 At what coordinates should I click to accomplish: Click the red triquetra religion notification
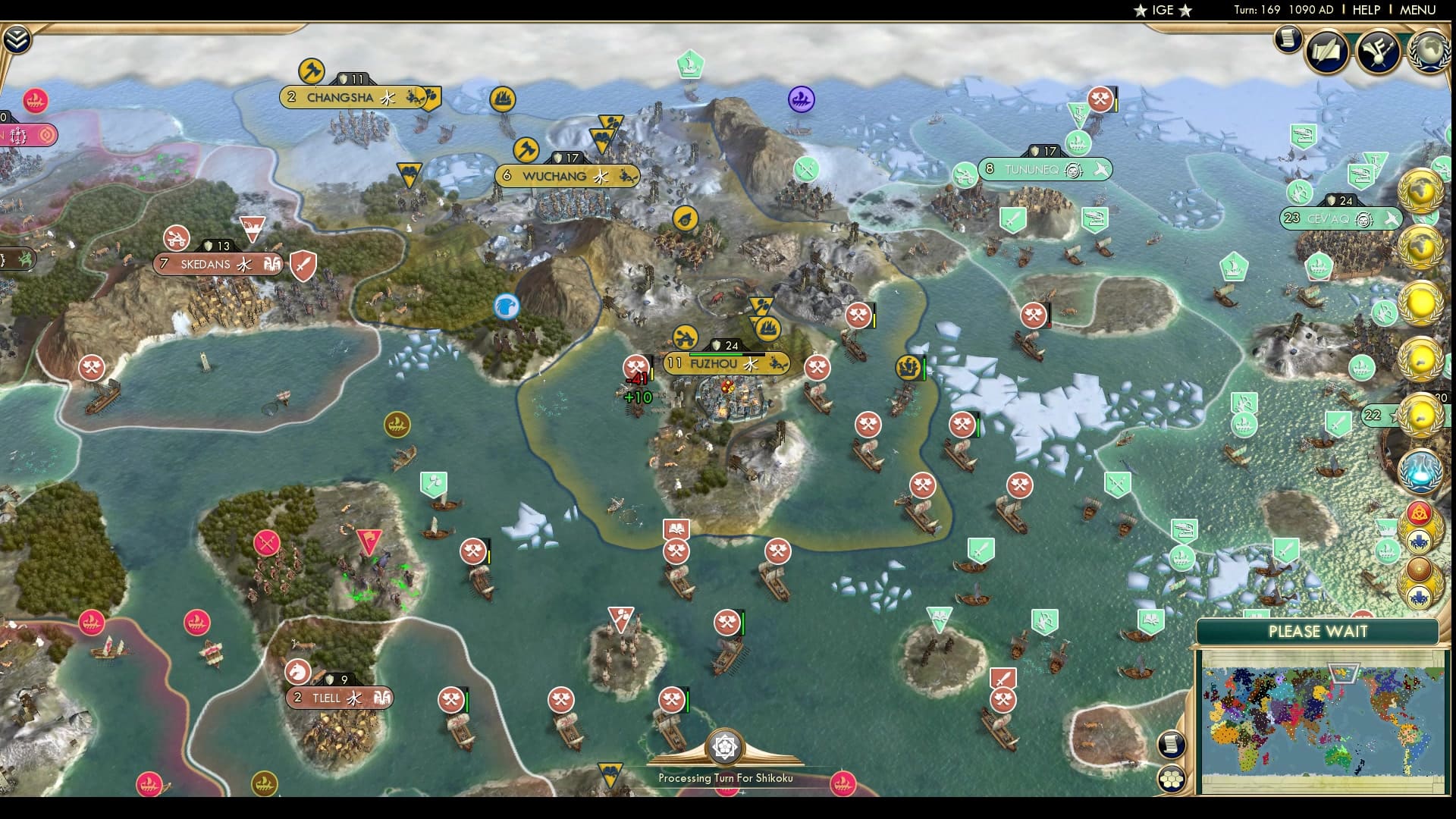click(x=1420, y=512)
